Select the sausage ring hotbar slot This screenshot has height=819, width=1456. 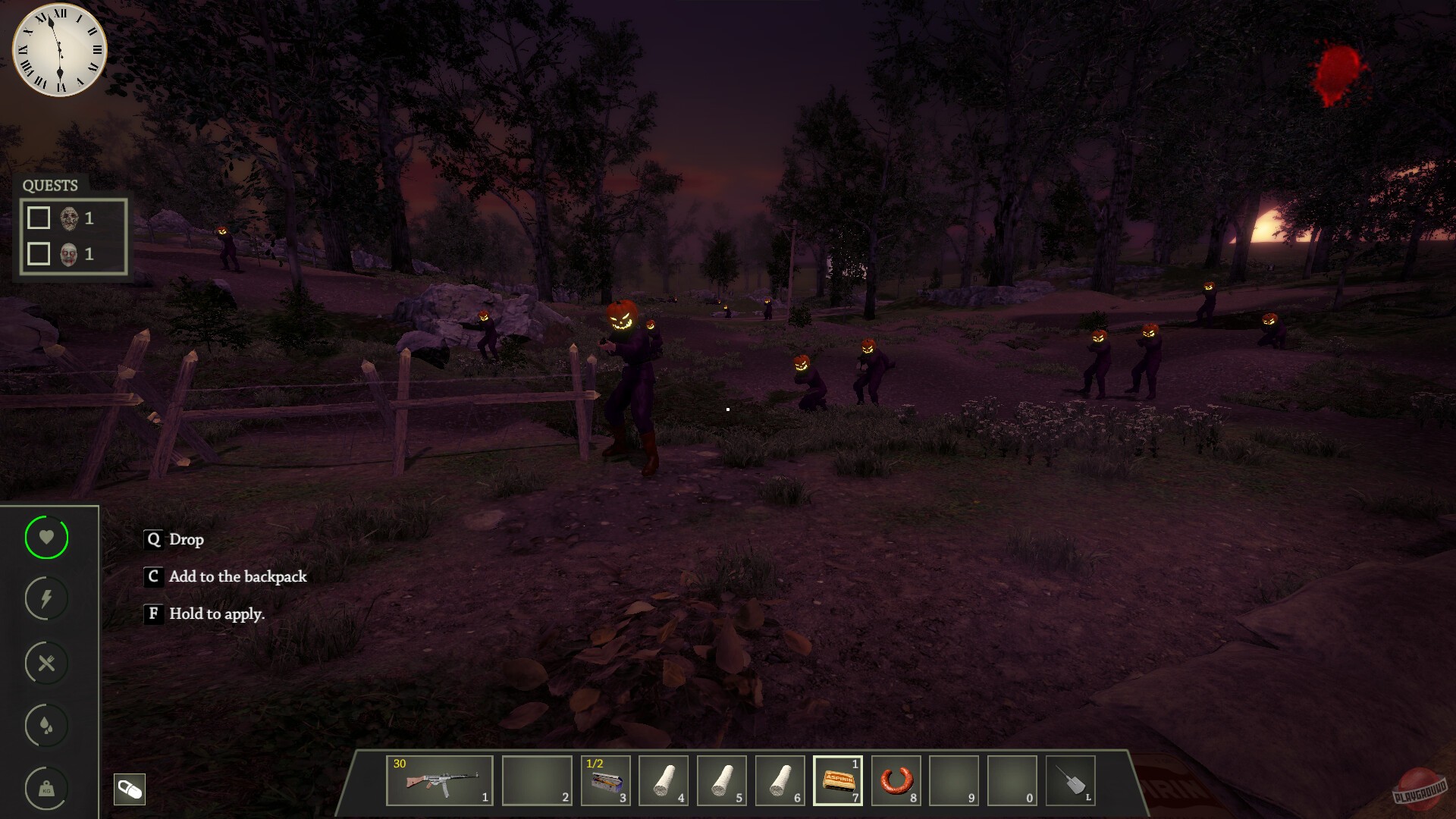(896, 780)
